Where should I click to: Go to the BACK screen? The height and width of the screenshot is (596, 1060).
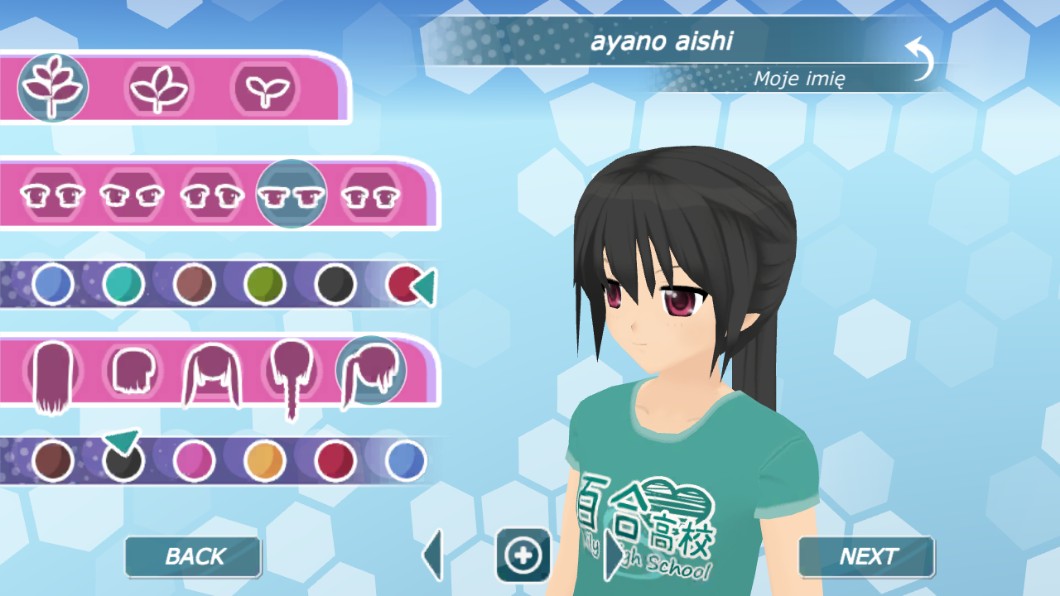coord(193,557)
